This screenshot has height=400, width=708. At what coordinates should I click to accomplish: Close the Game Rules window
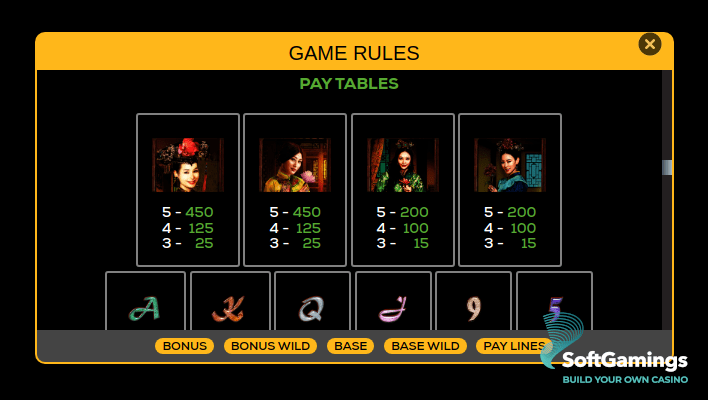coord(650,44)
